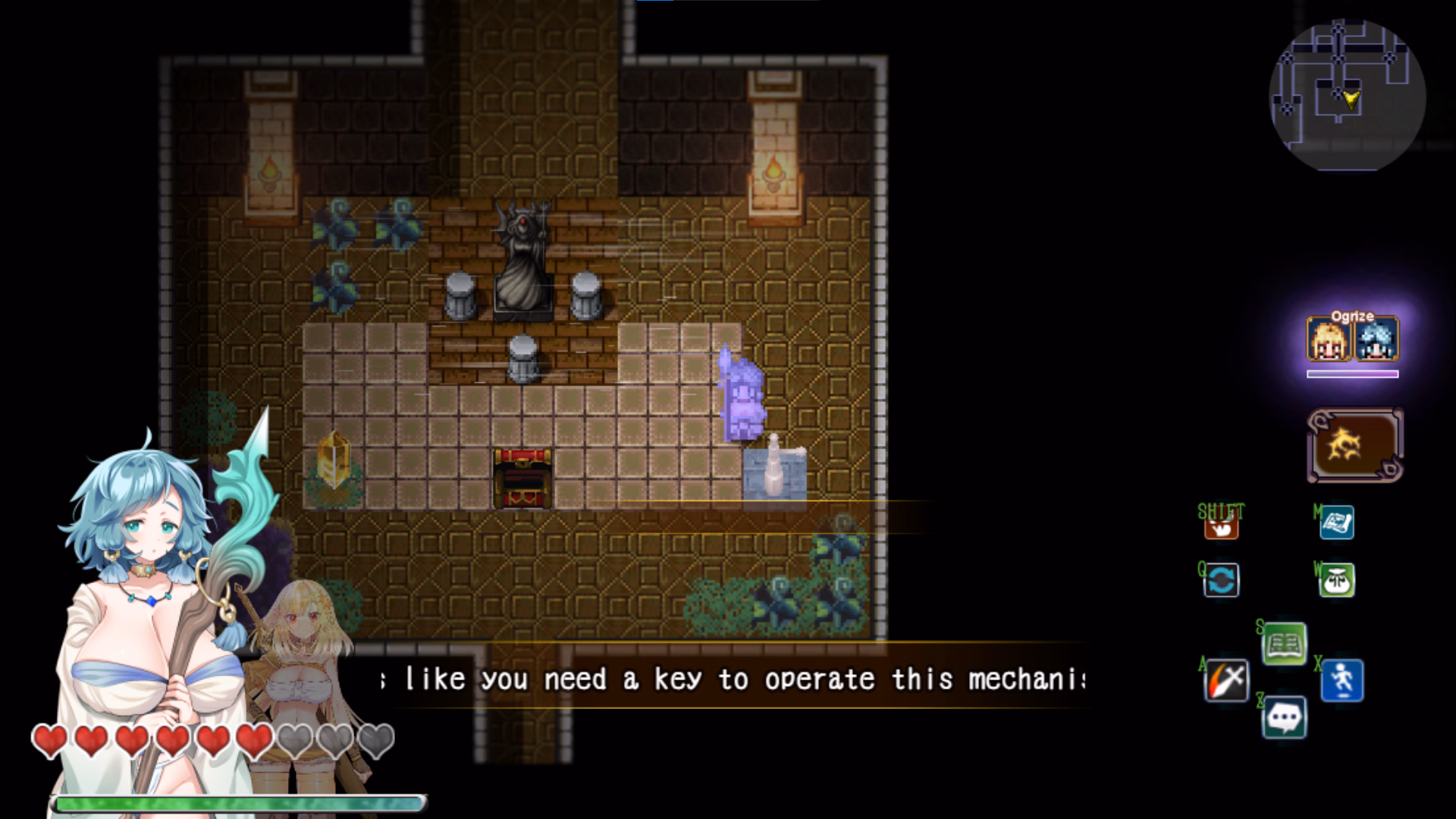Activate the golden dragon skill slot
The image size is (1456, 819).
click(x=1354, y=445)
